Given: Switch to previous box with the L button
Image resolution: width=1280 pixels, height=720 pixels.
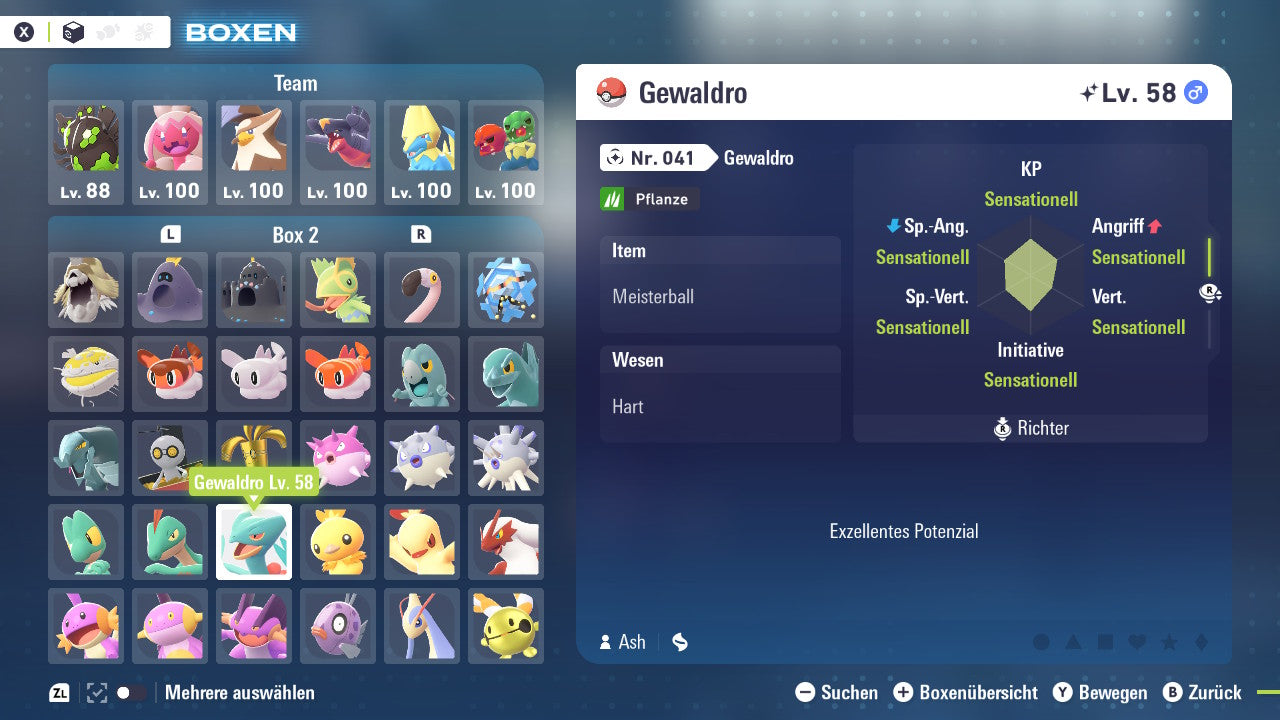Looking at the screenshot, I should 170,235.
